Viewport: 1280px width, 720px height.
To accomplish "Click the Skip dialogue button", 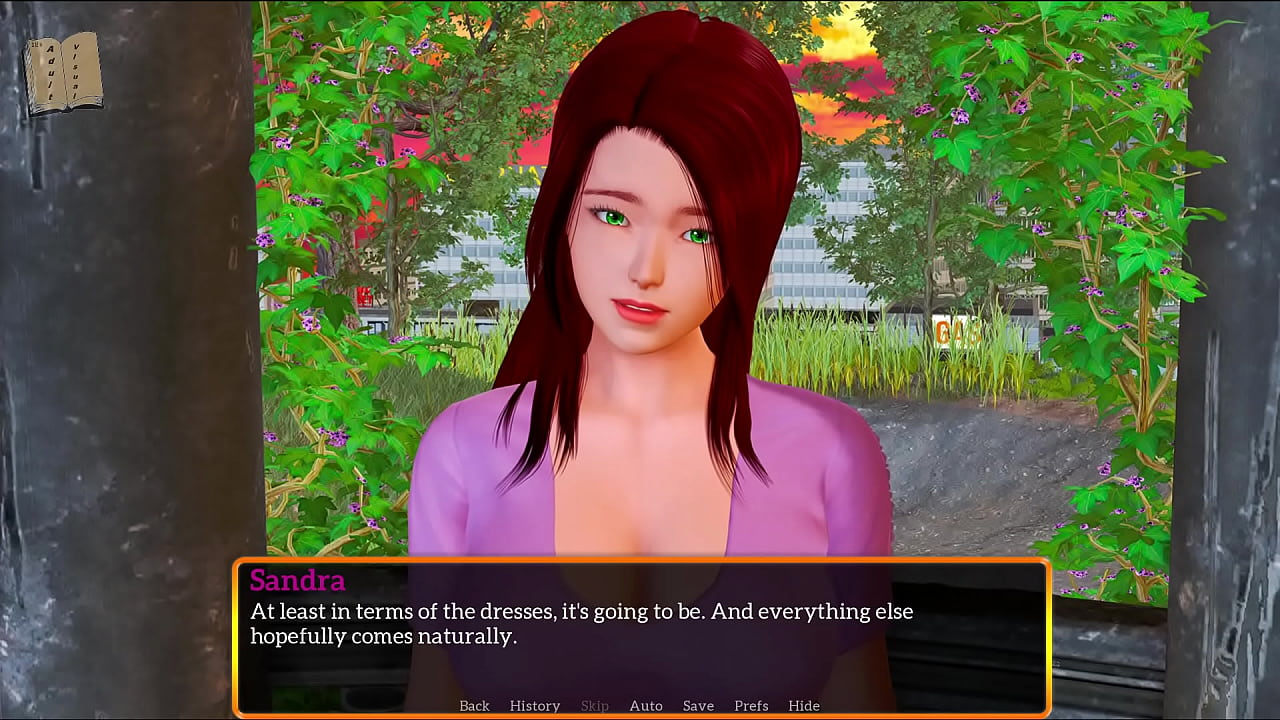I will (595, 706).
